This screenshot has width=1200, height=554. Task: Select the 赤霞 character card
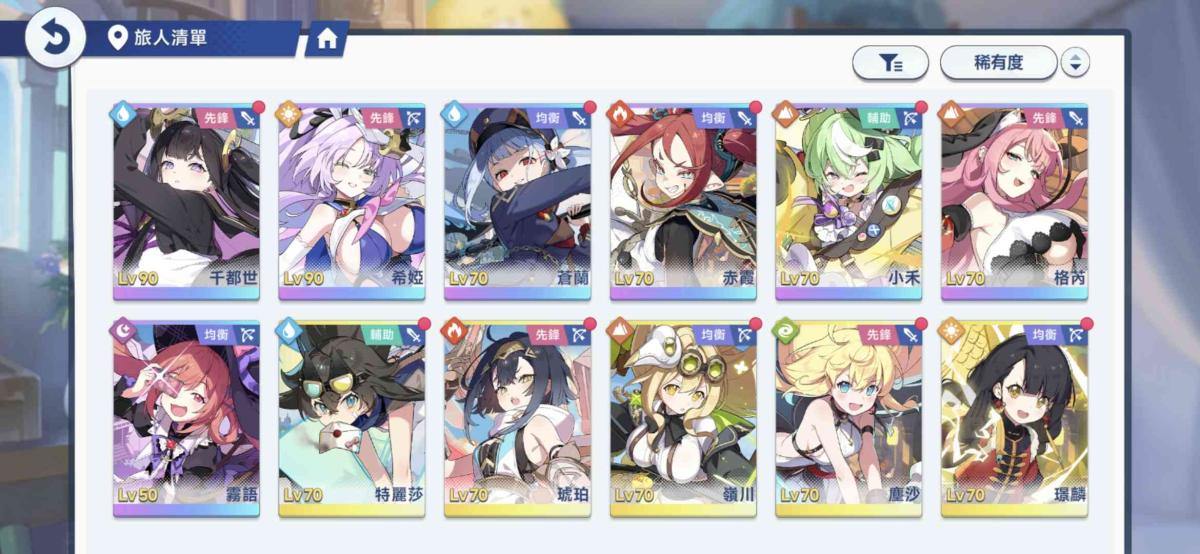coord(684,200)
